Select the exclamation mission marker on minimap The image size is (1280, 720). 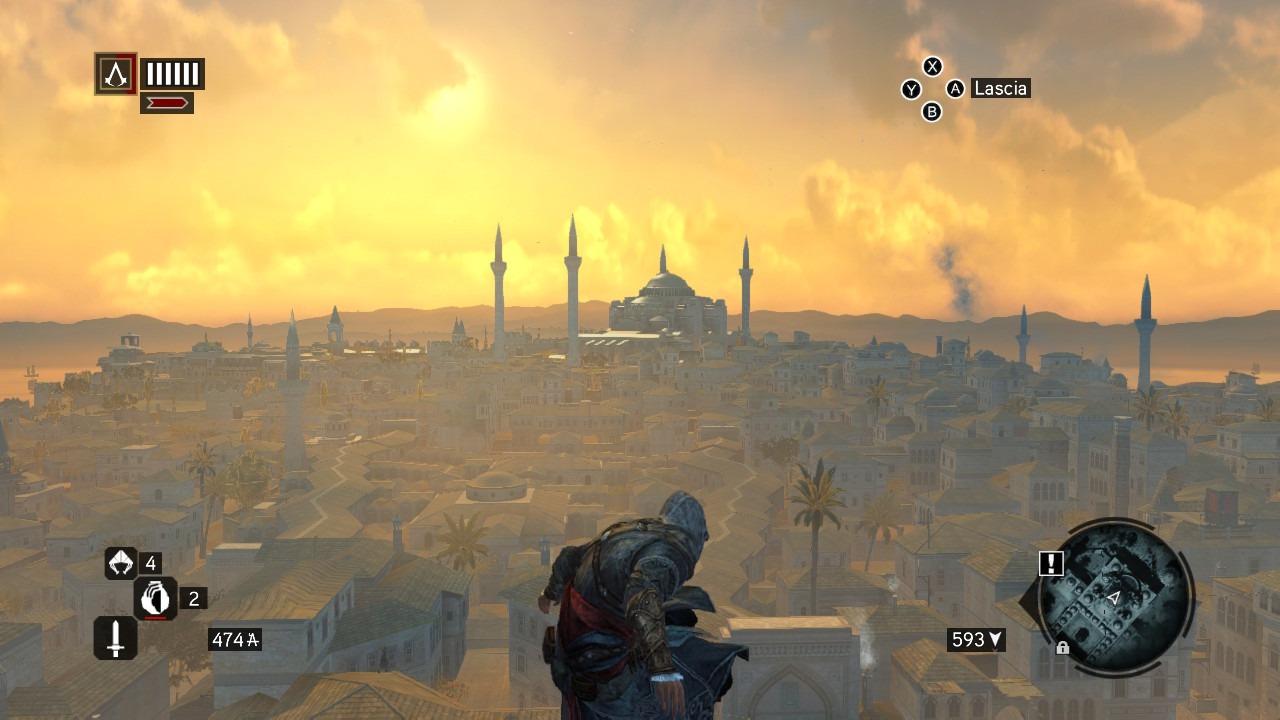[x=1051, y=564]
